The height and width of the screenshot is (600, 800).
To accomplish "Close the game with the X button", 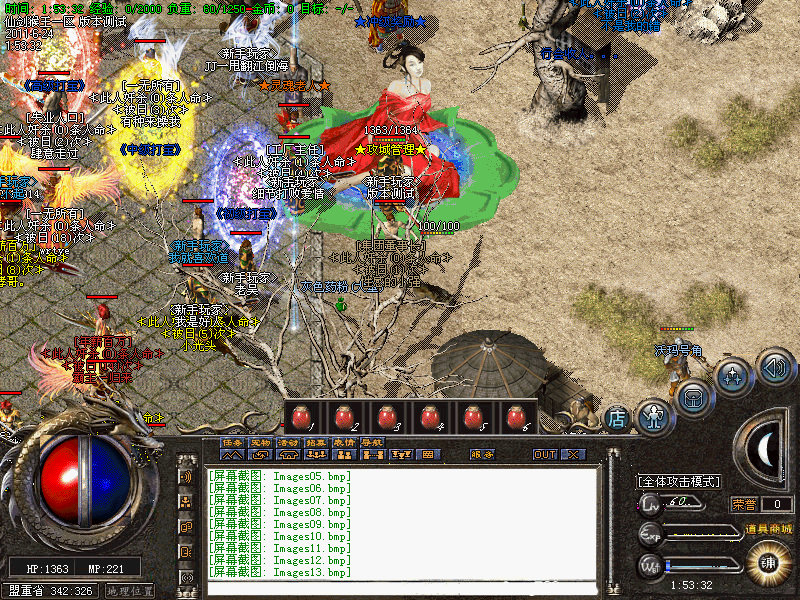I will tap(572, 454).
